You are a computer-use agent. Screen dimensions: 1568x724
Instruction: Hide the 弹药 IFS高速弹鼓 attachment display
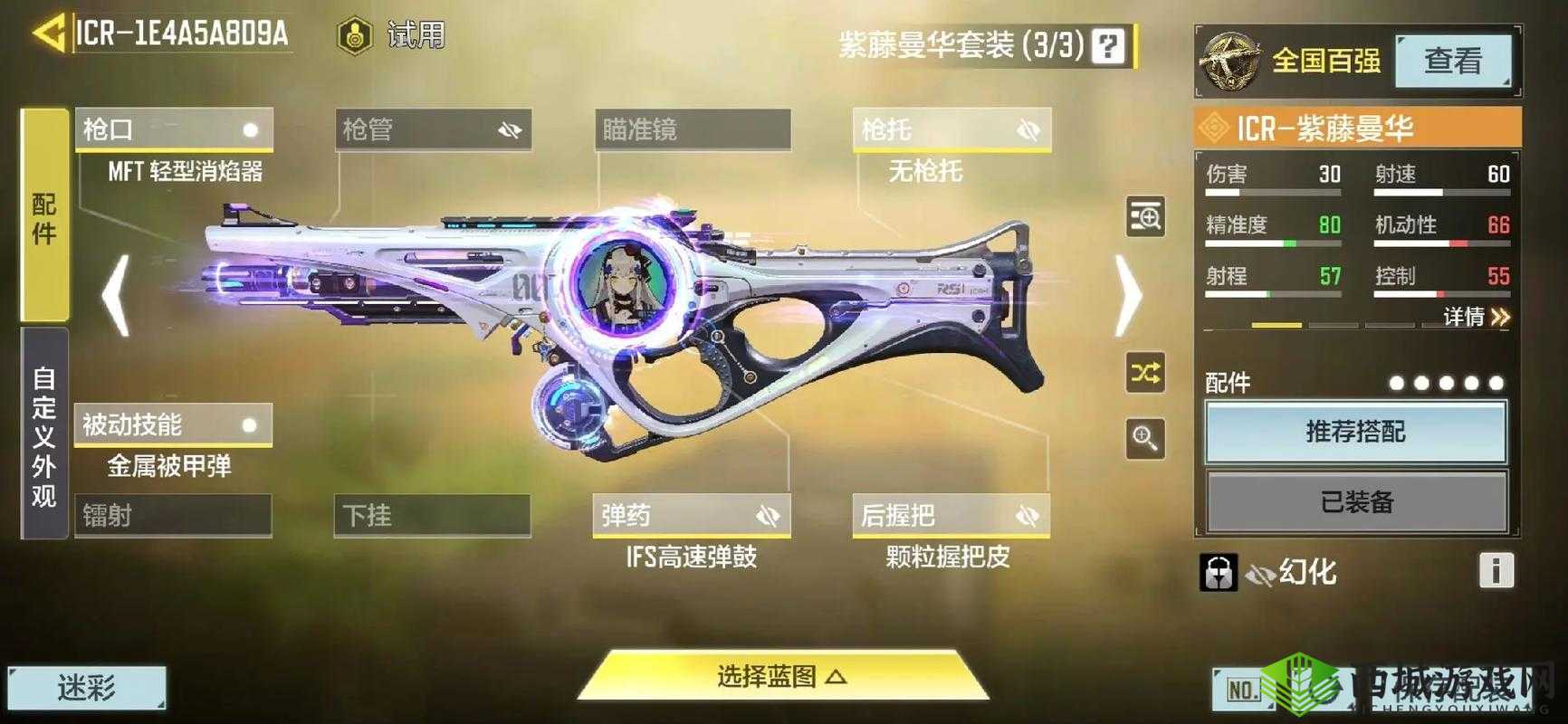[769, 515]
